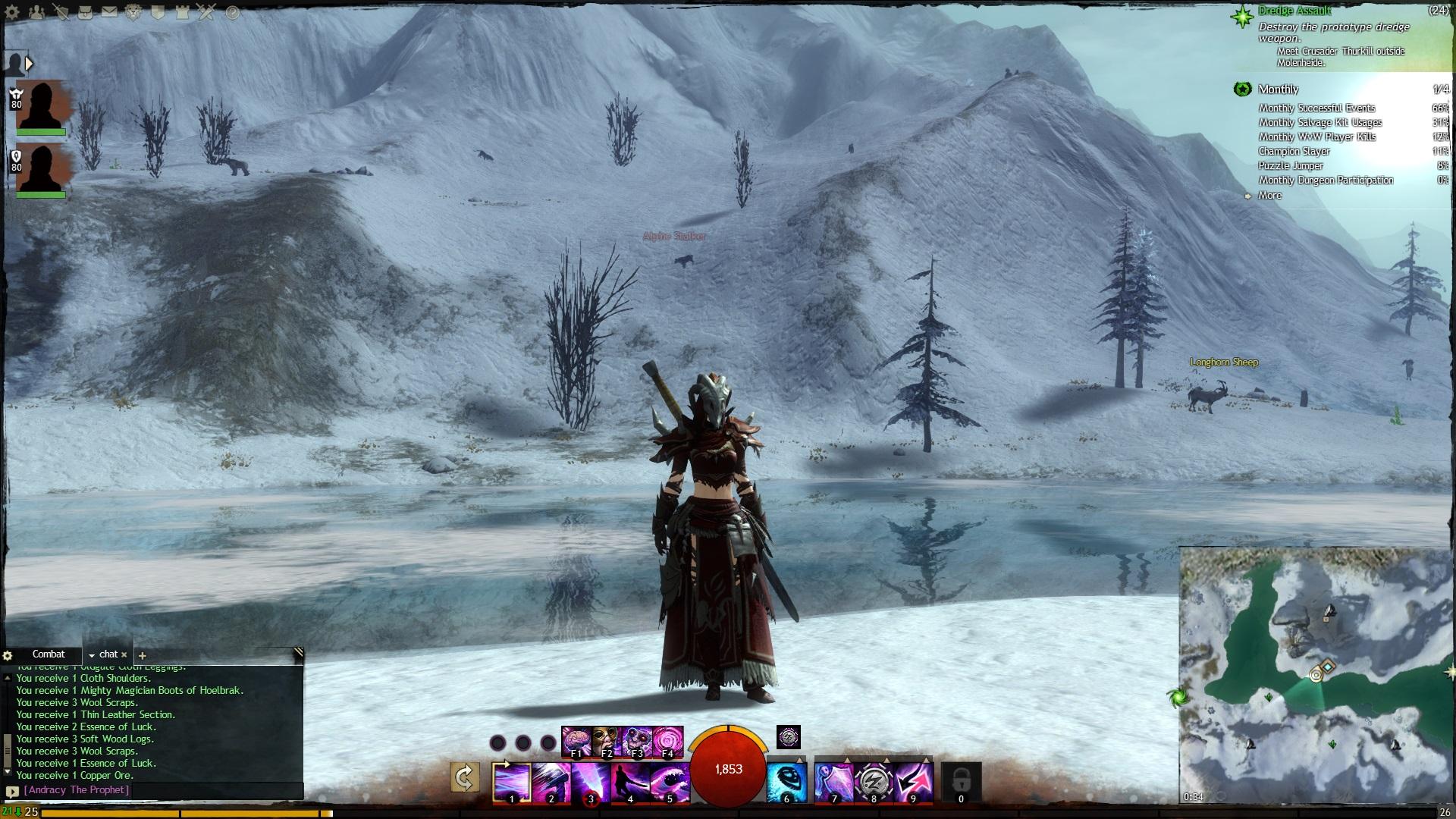Select the Dredge Assault event tracker

click(x=1294, y=11)
